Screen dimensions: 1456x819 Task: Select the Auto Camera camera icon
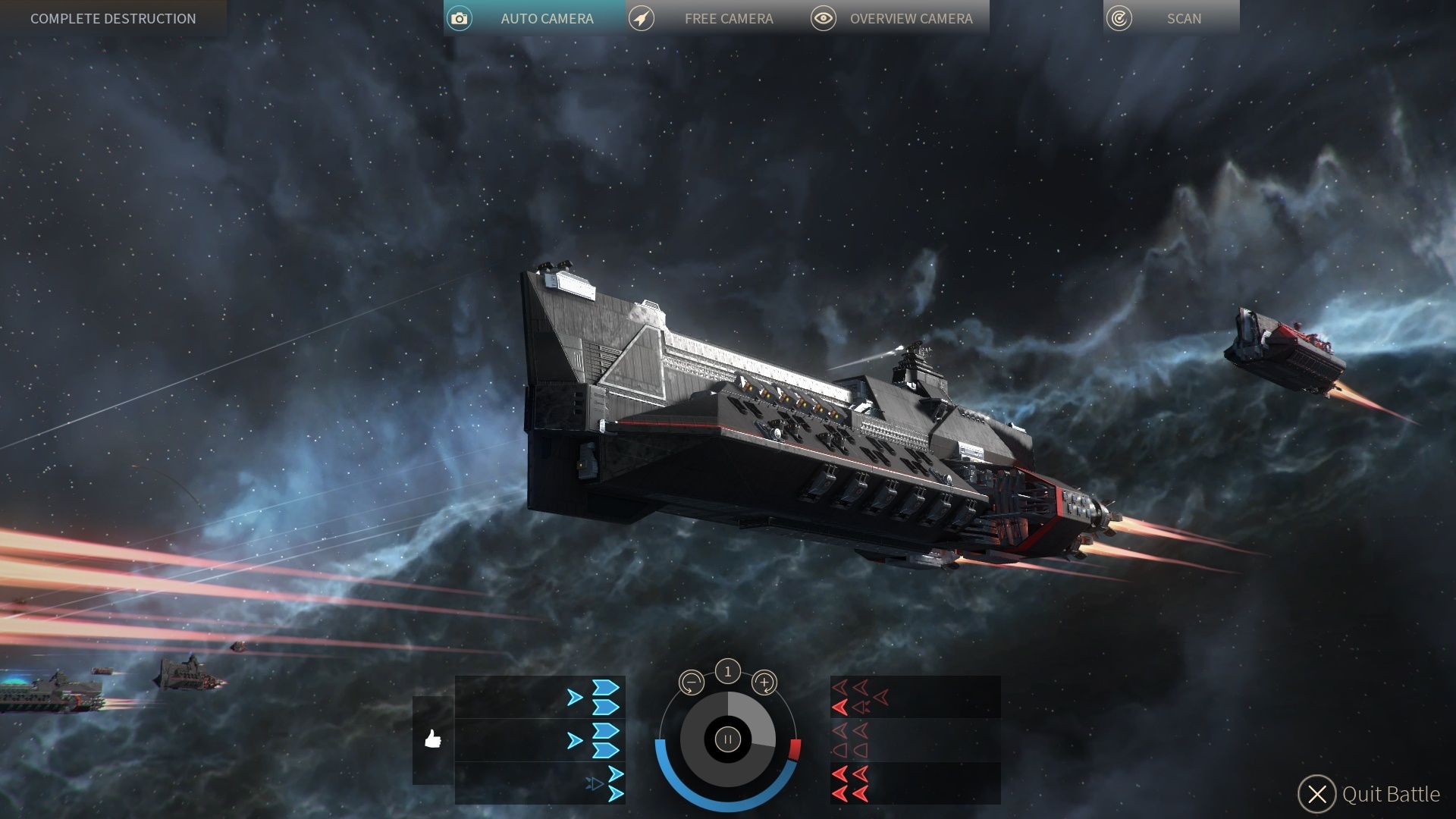(x=460, y=18)
